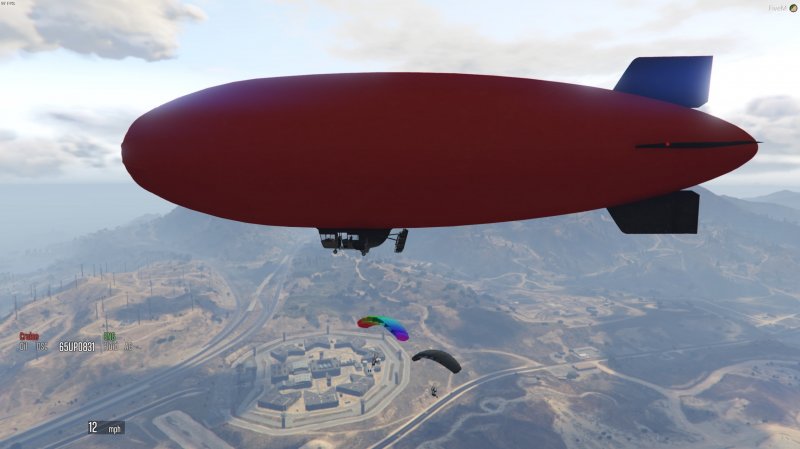The height and width of the screenshot is (449, 800).
Task: Click the FiveM avatar icon
Action: tap(793, 8)
